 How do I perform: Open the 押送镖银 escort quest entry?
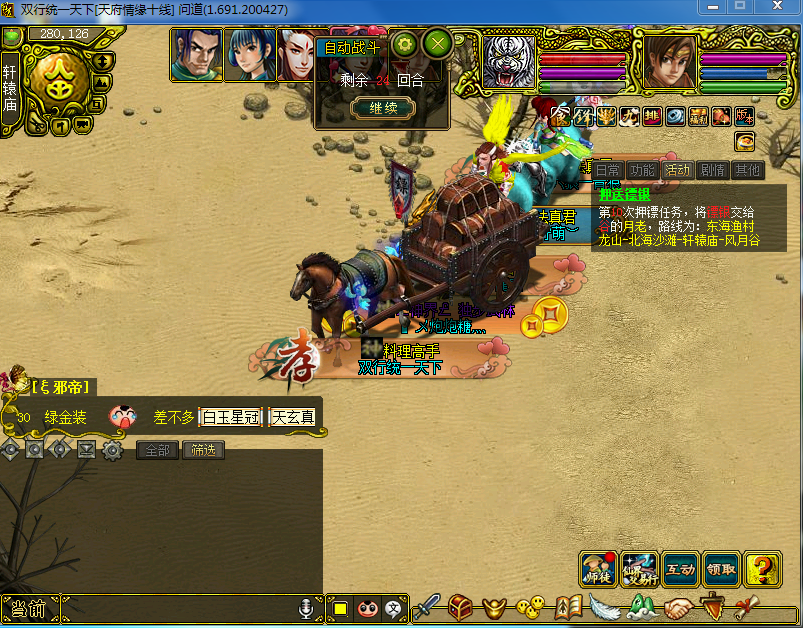tap(625, 195)
